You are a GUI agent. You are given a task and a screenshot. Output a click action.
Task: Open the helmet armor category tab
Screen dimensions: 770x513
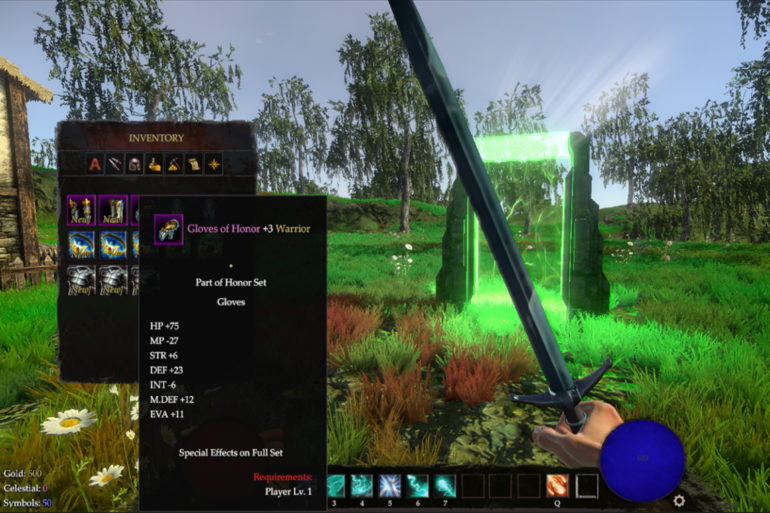coord(134,164)
